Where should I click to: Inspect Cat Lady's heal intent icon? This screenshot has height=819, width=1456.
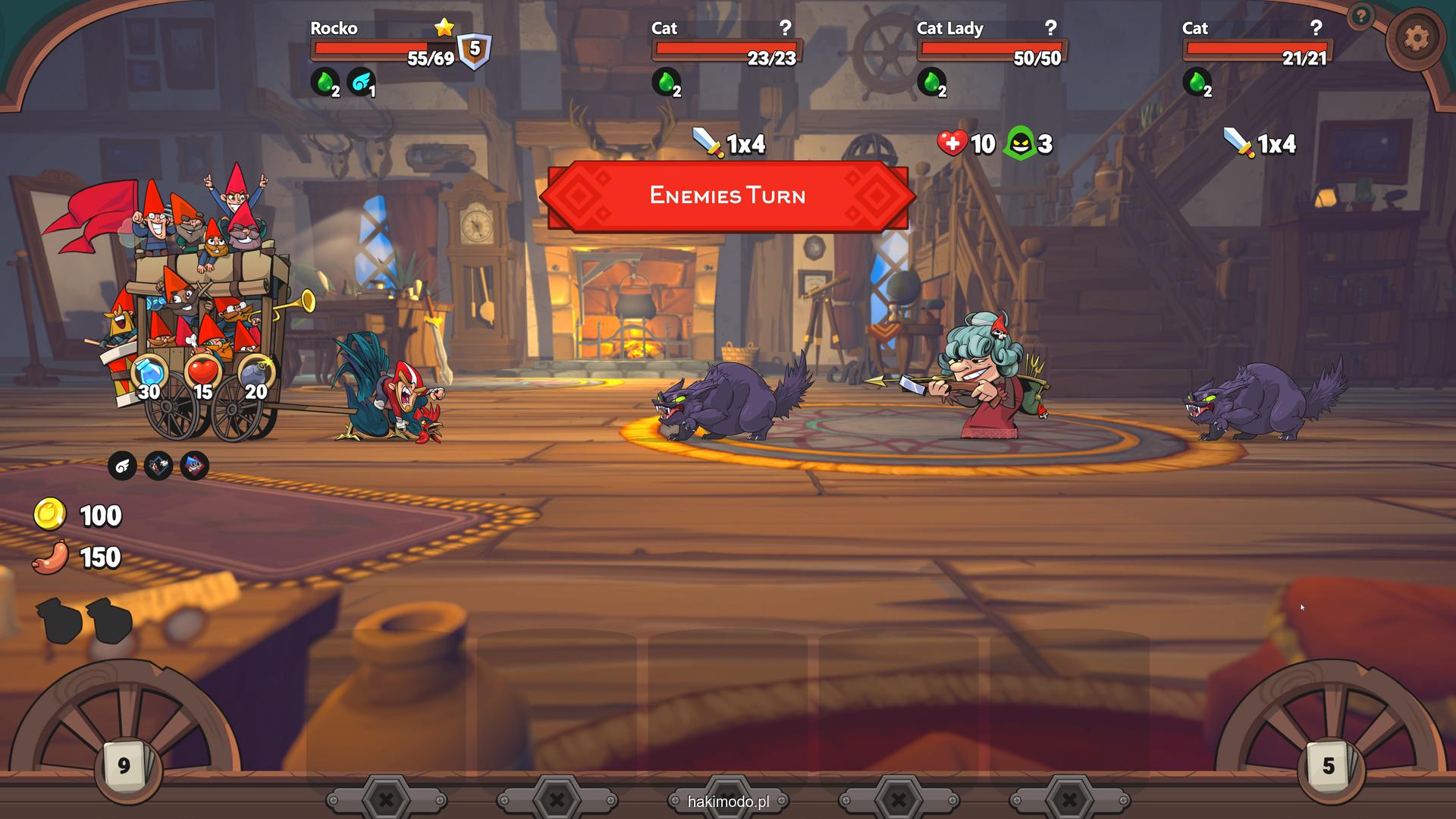(952, 143)
